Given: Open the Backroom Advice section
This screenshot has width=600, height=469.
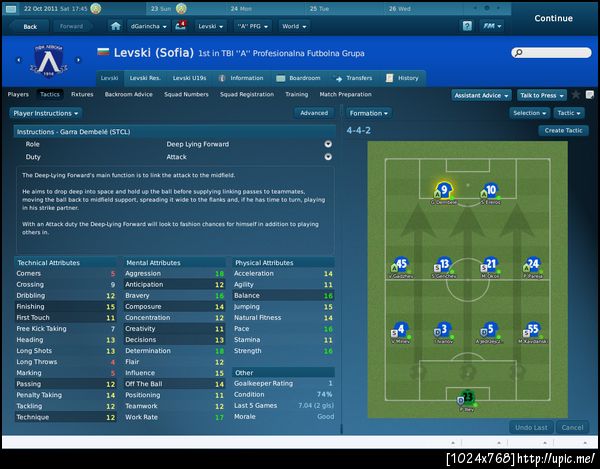Looking at the screenshot, I should [129, 94].
